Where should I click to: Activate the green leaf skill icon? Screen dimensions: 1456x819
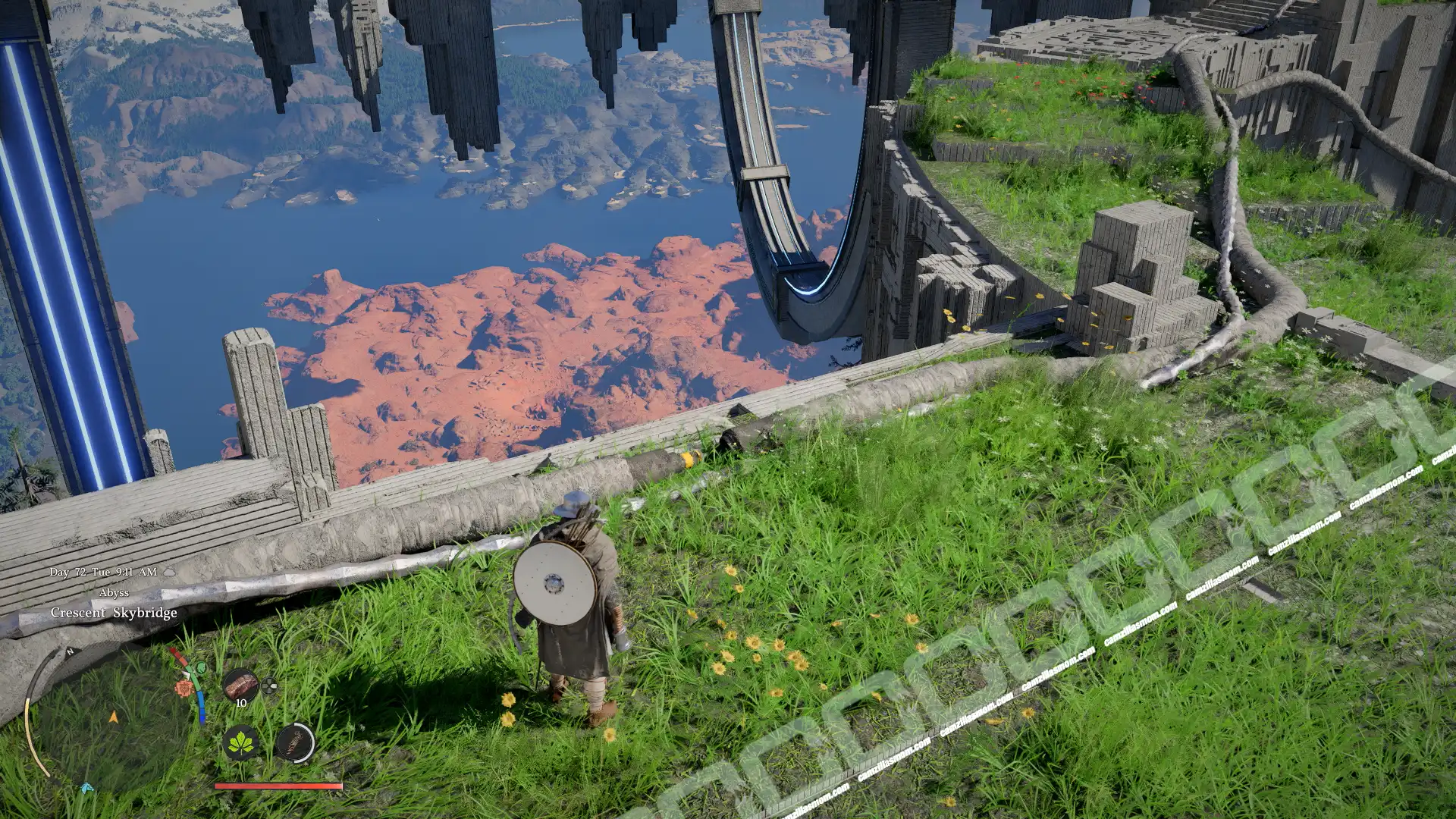tap(243, 742)
